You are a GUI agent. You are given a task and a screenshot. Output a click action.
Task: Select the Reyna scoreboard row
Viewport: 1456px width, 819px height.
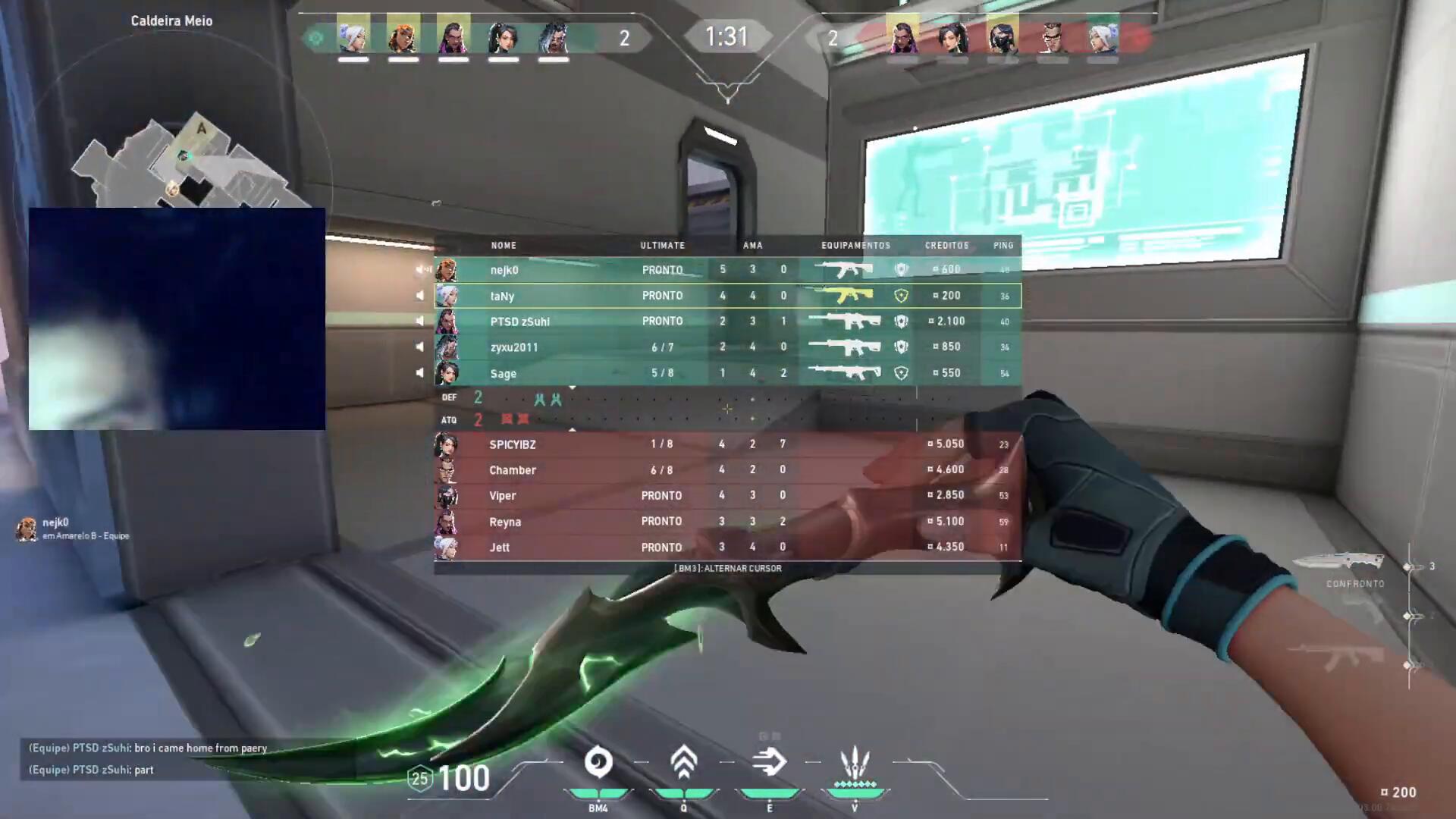(x=726, y=522)
